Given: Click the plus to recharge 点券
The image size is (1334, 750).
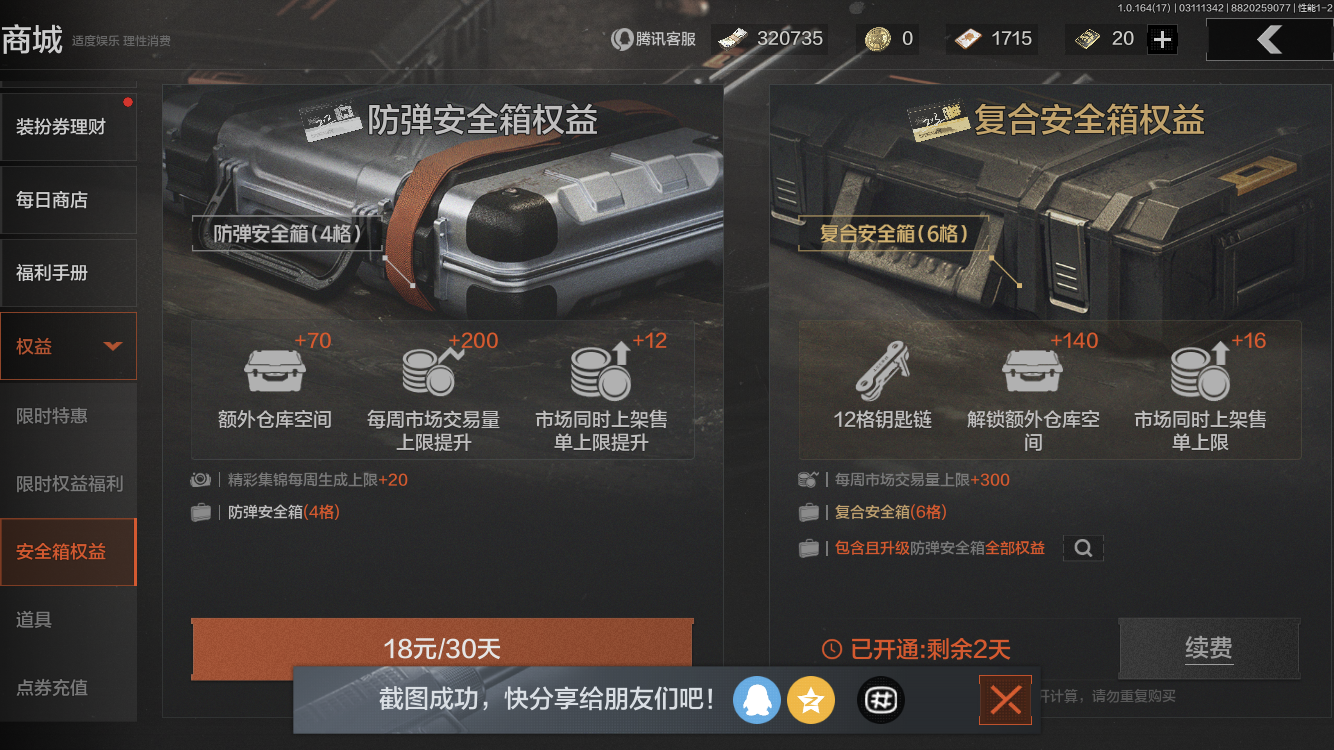Looking at the screenshot, I should (x=1160, y=39).
